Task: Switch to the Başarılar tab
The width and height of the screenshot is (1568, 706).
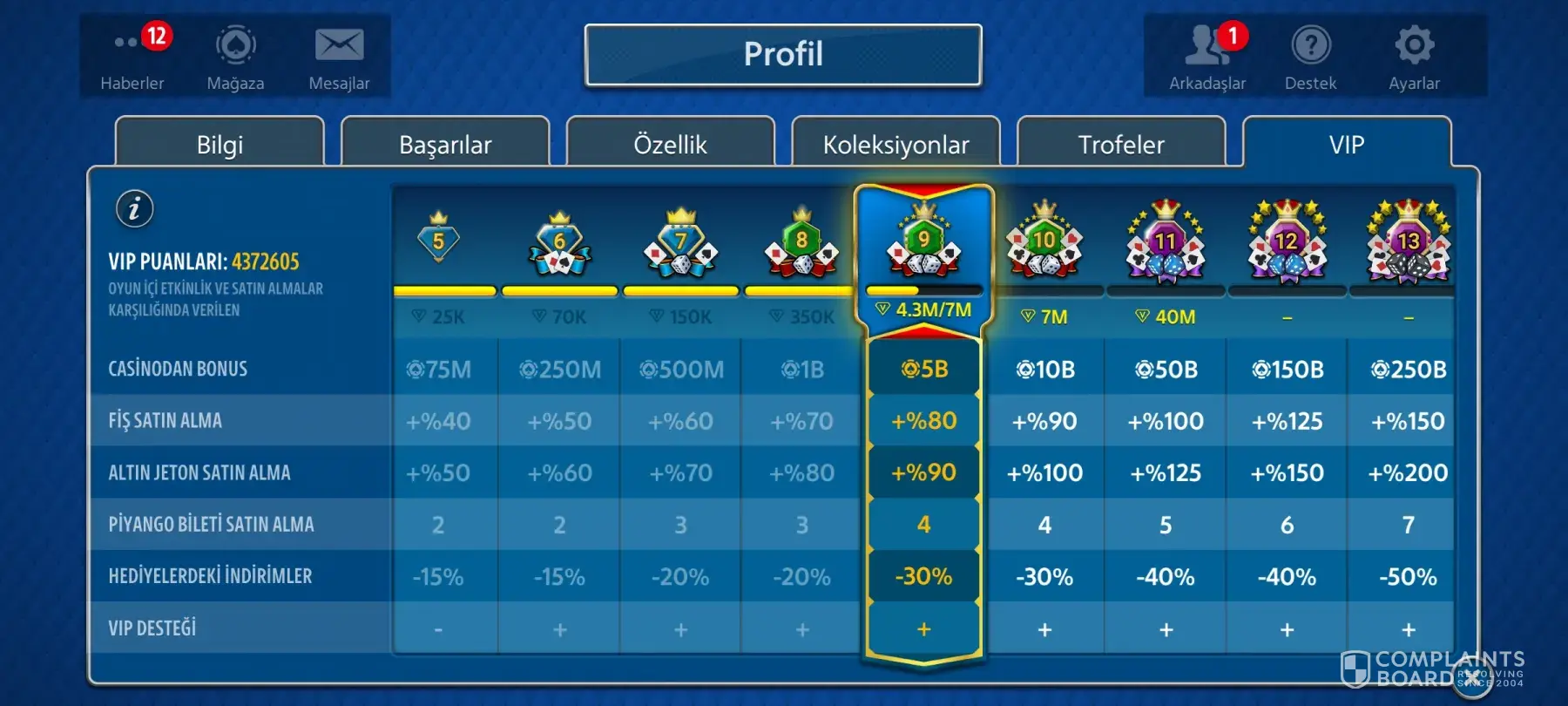Action: pyautogui.click(x=445, y=144)
